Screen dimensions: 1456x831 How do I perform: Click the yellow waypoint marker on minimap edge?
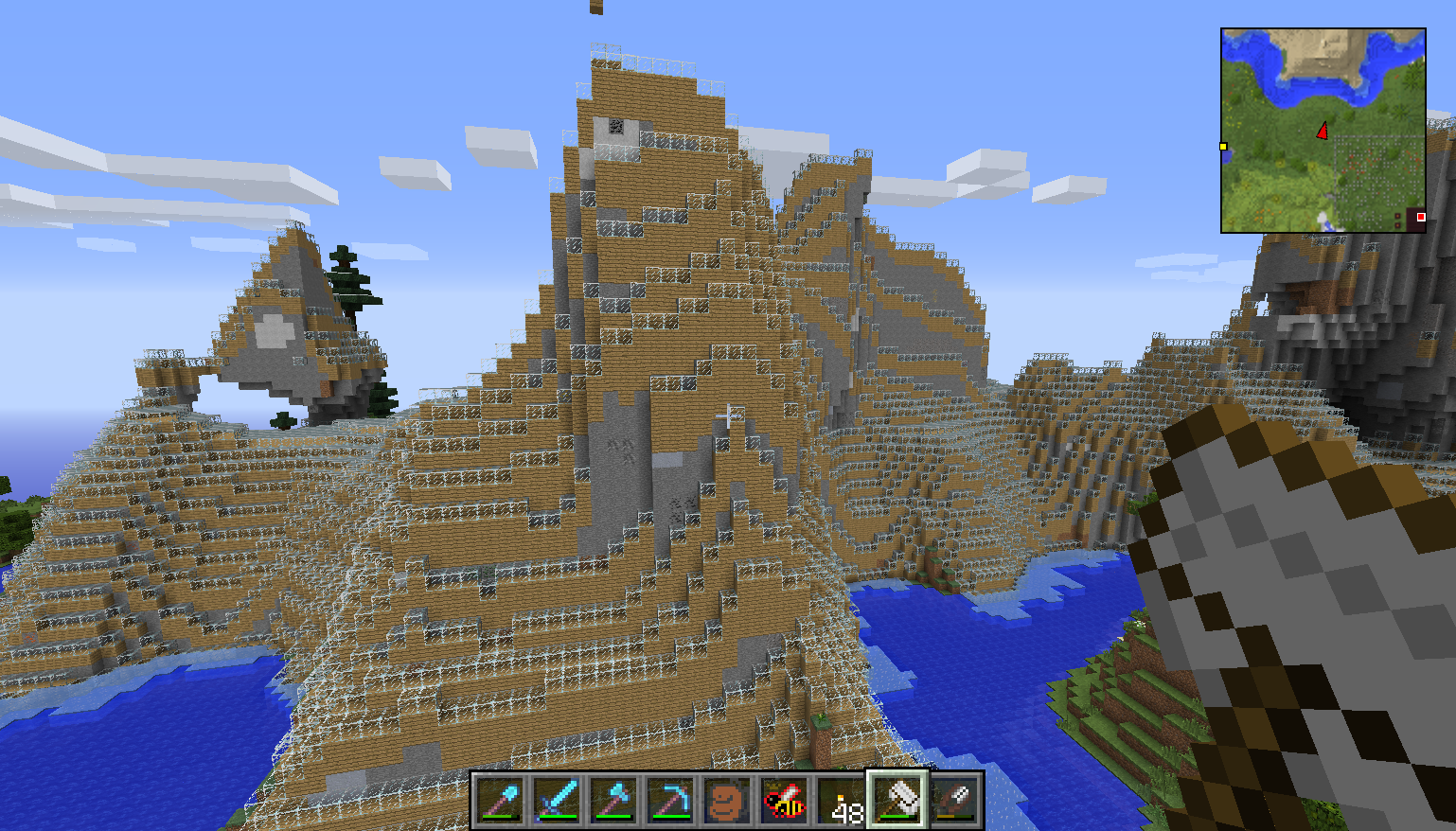coord(1223,147)
